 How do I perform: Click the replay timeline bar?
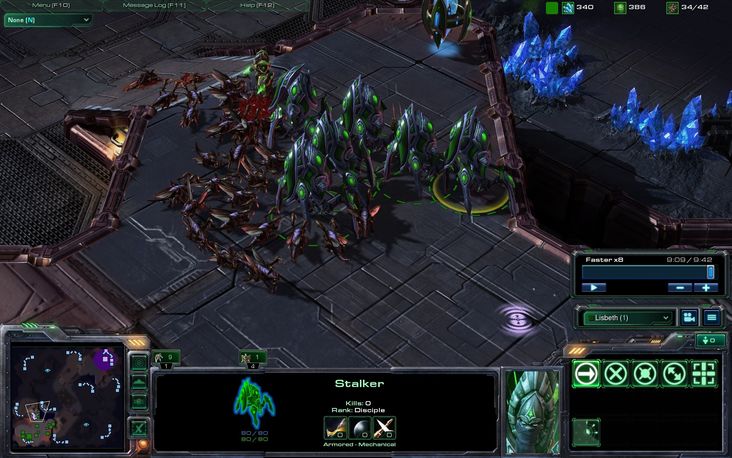pyautogui.click(x=646, y=271)
